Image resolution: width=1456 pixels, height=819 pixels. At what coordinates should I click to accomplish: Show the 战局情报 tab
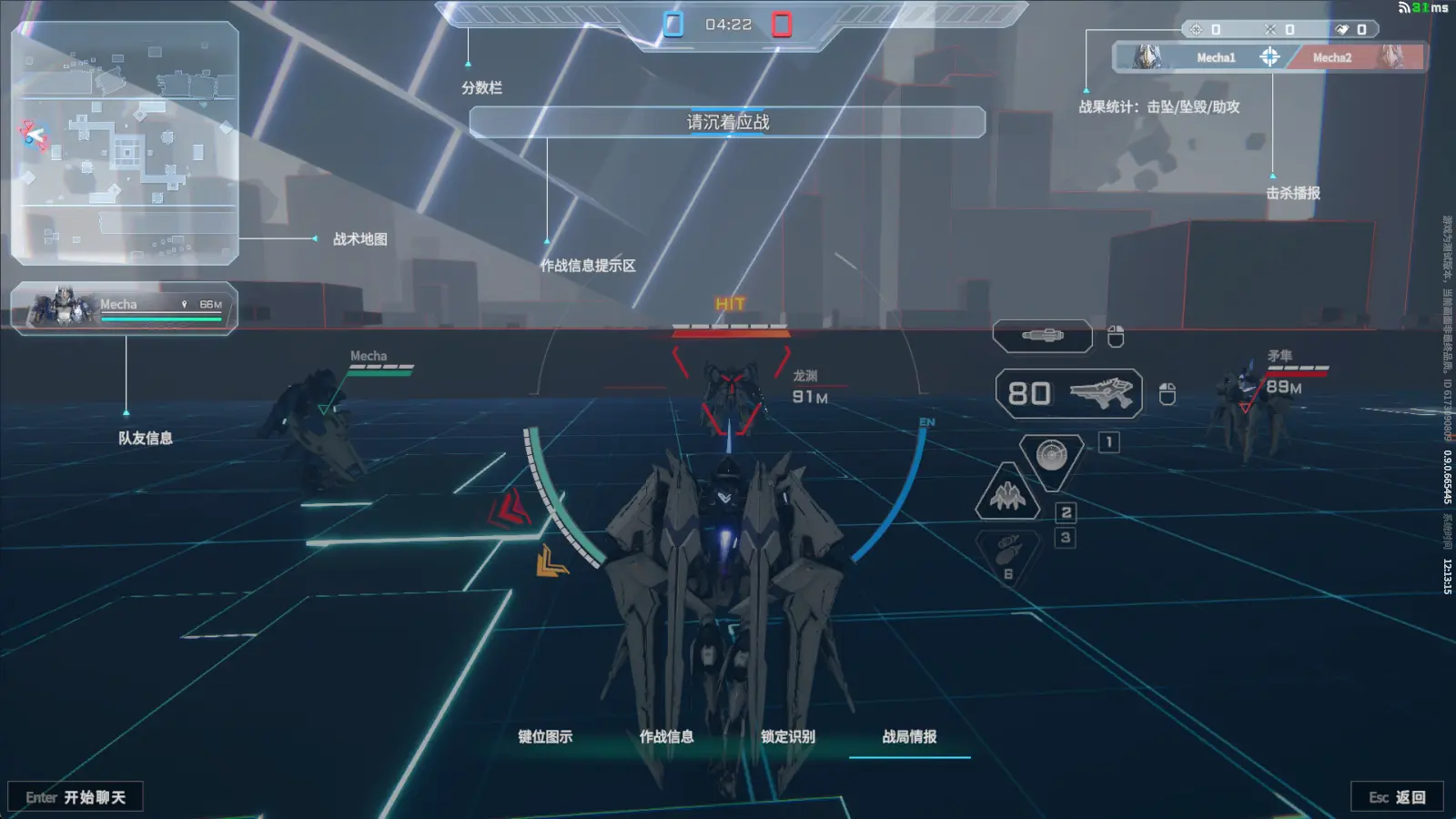909,736
